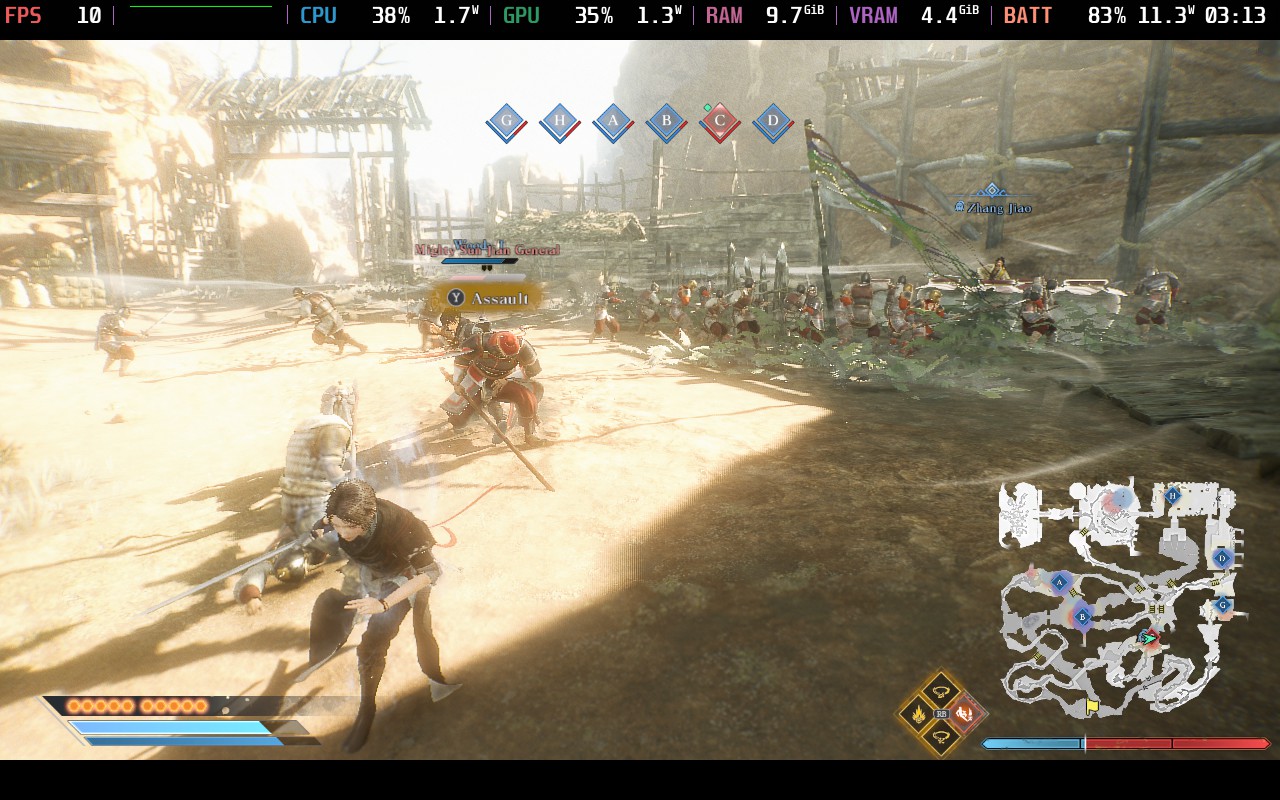Click the base A marker on the minimap
The width and height of the screenshot is (1280, 800).
1060,581
